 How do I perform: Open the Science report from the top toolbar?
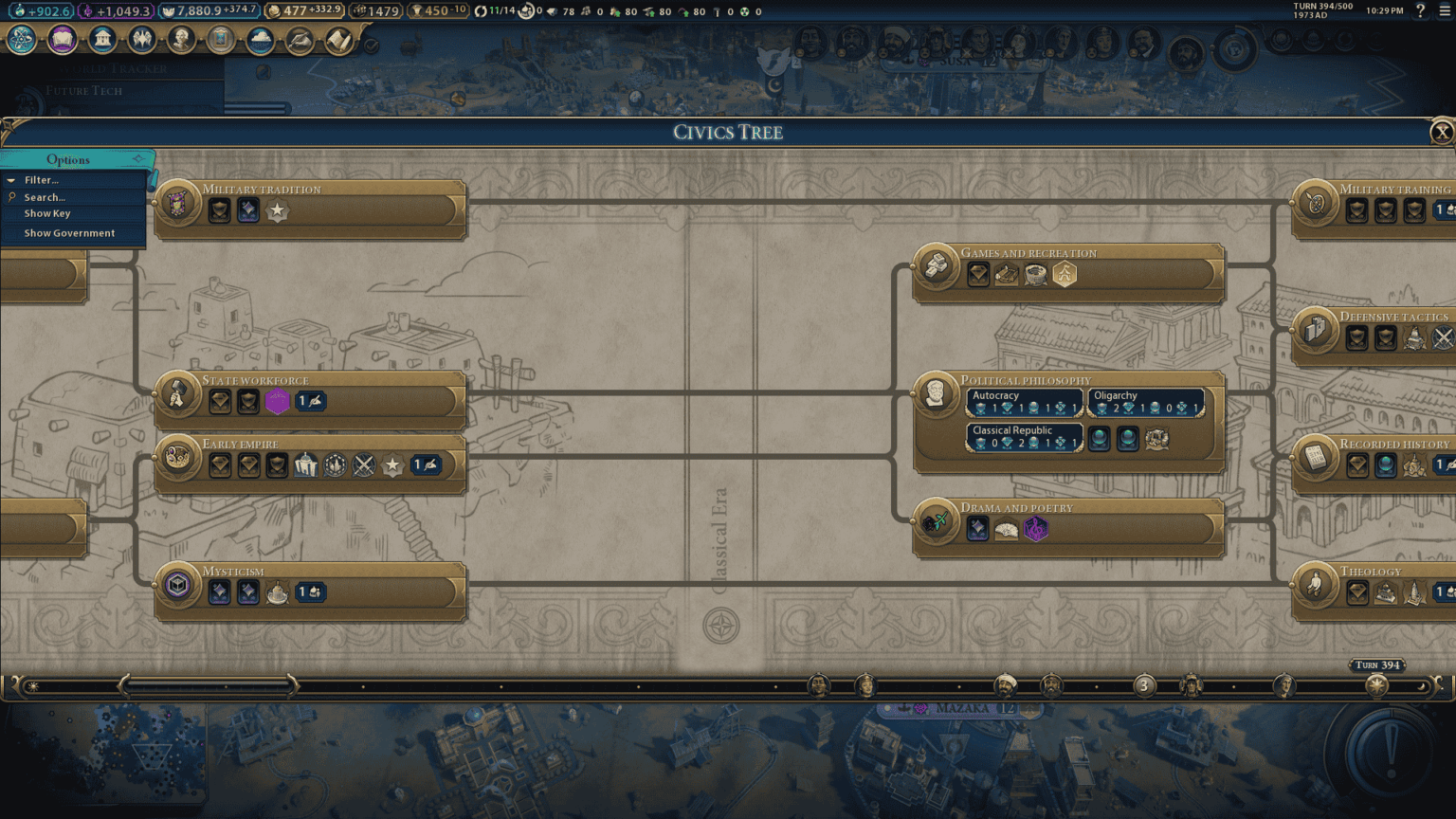[x=21, y=40]
